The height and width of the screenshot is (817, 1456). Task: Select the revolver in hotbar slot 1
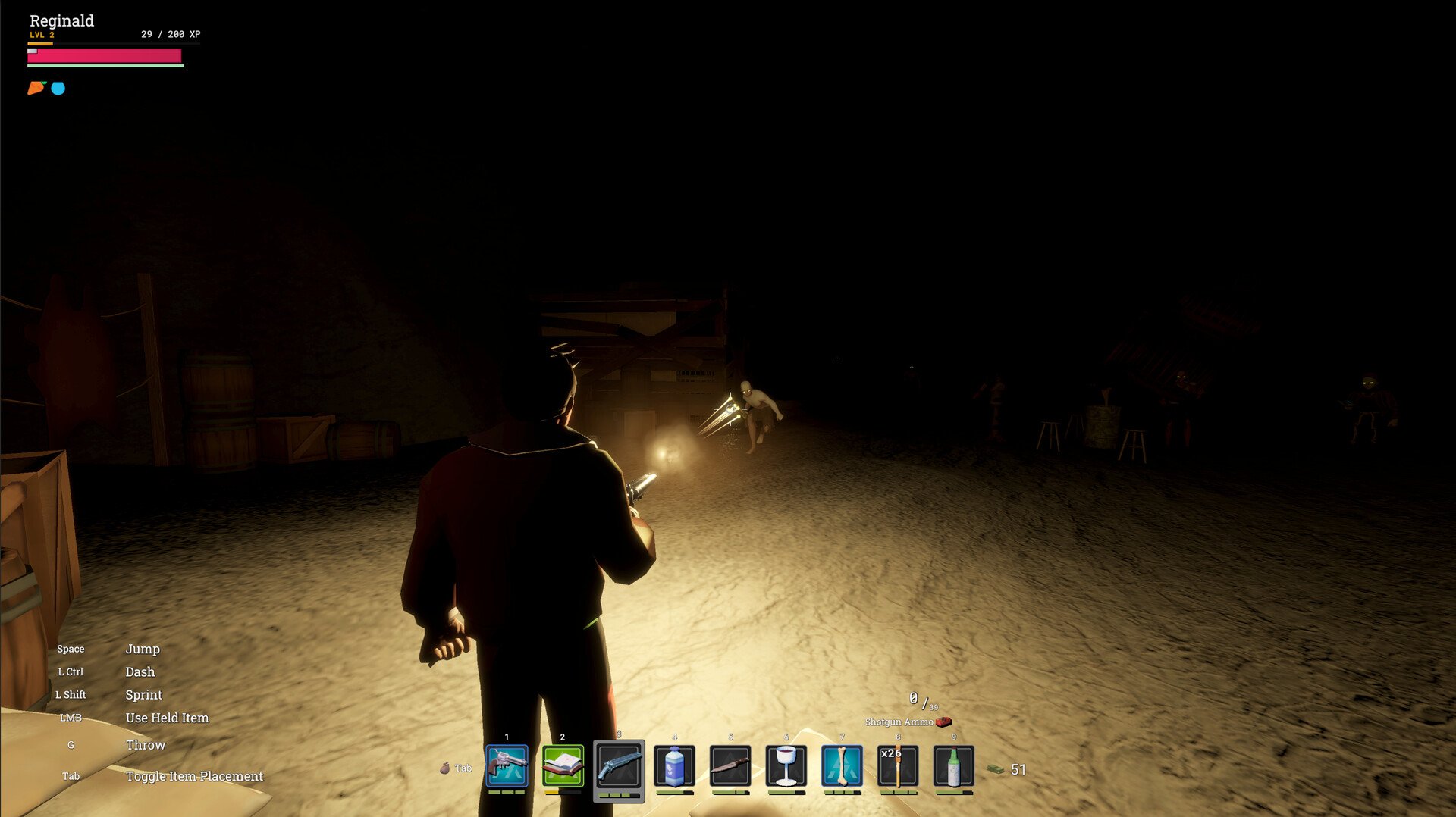tap(507, 766)
